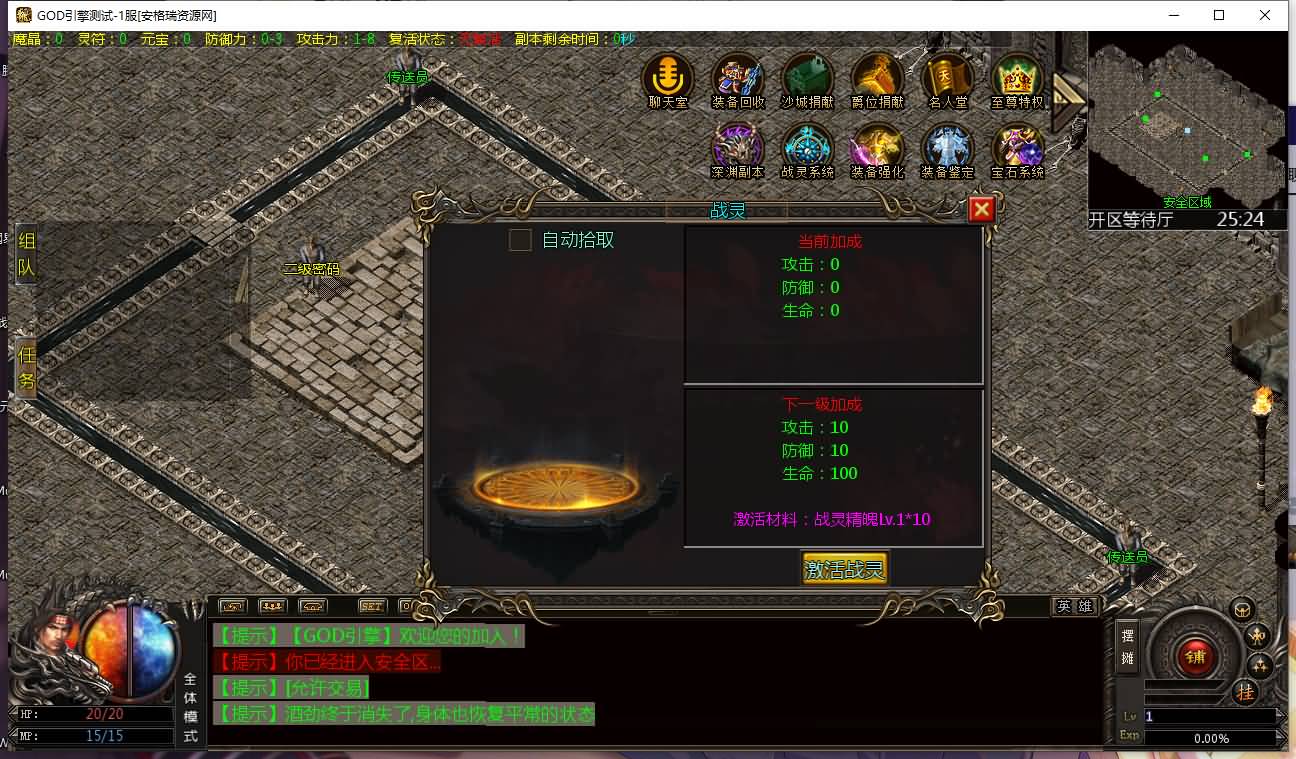Toggle the 自动拾取 checkbox
The width and height of the screenshot is (1296, 759).
pyautogui.click(x=520, y=240)
